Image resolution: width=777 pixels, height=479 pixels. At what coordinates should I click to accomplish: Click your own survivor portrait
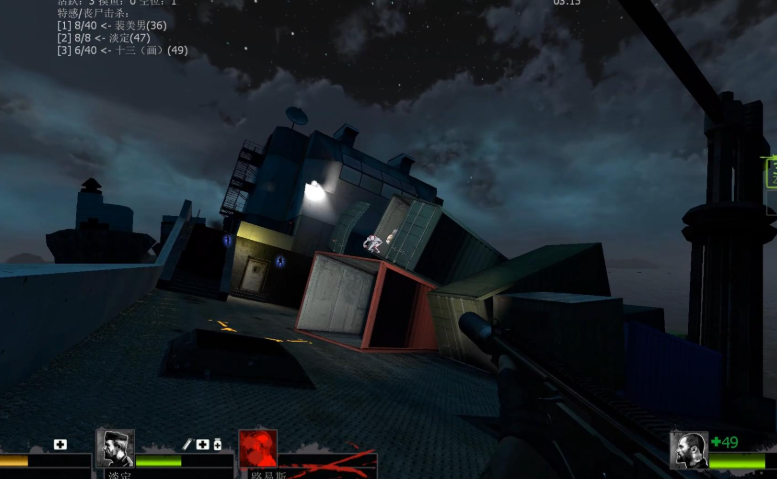point(689,450)
